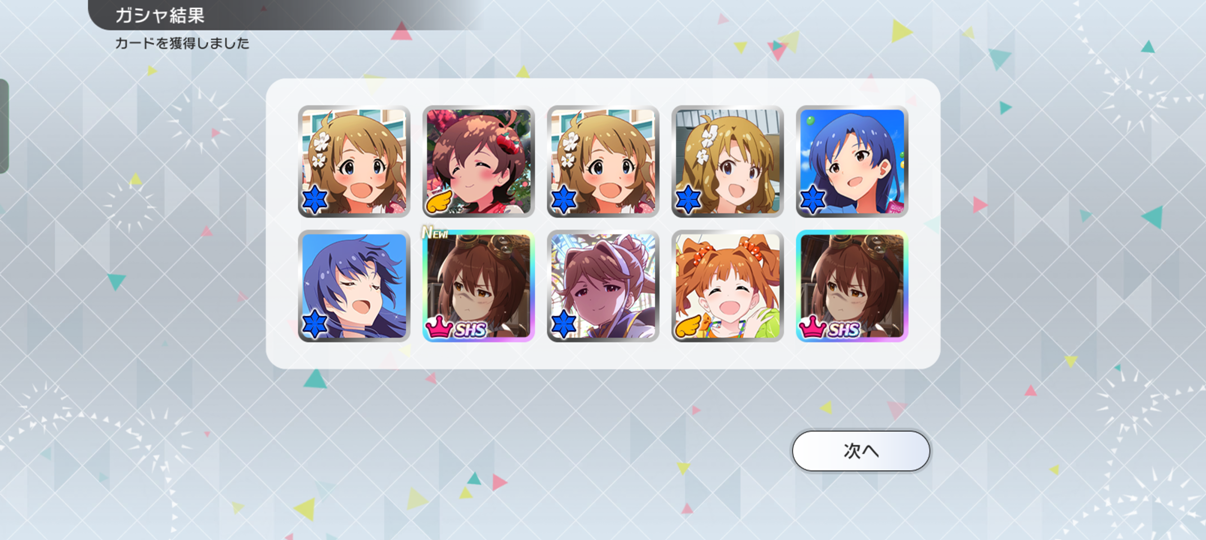This screenshot has width=1206, height=540.
Task: Select the red-ribbon girl card with closed eyes
Action: coord(478,162)
